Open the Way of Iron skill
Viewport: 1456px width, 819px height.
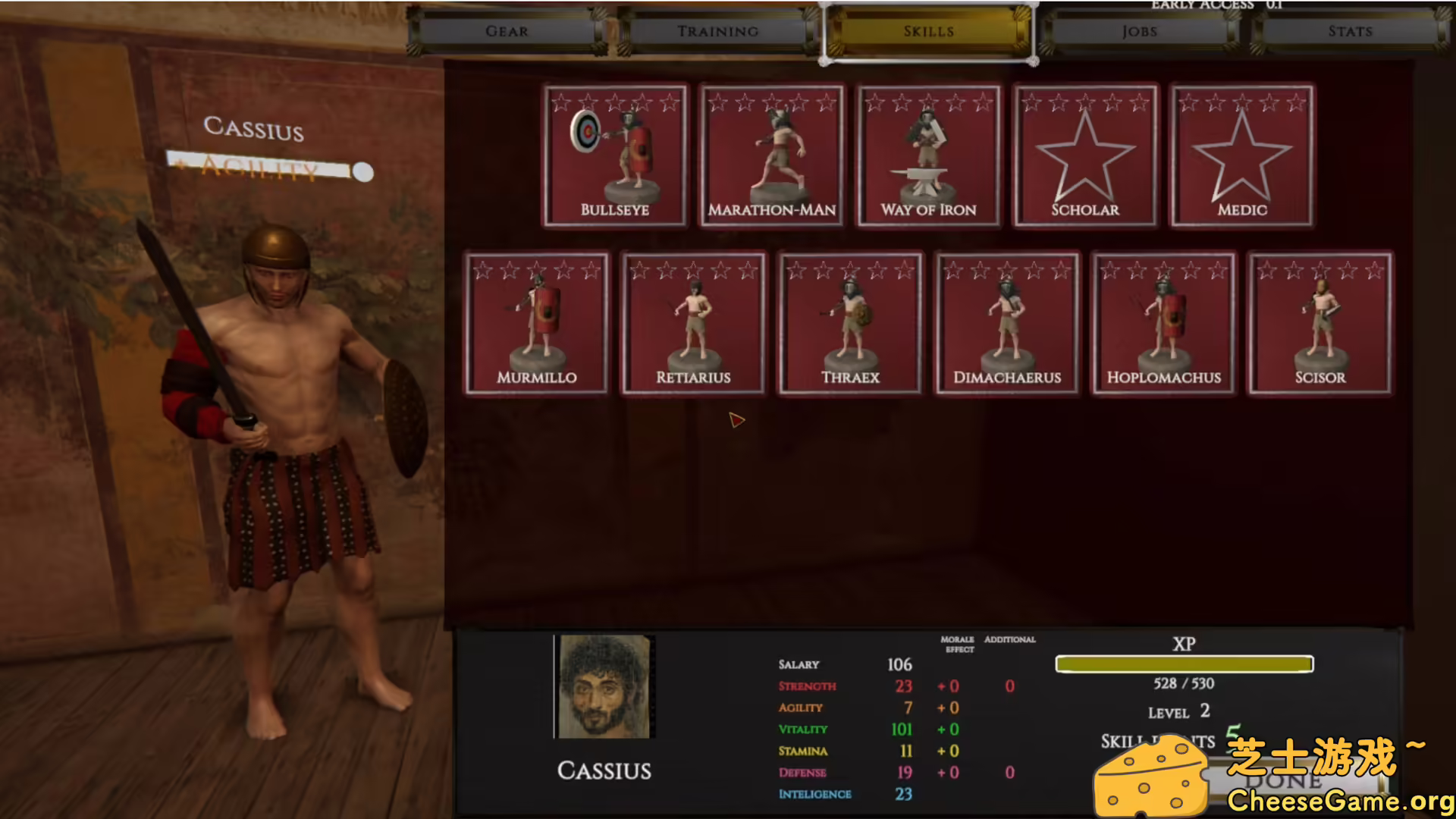coord(928,155)
